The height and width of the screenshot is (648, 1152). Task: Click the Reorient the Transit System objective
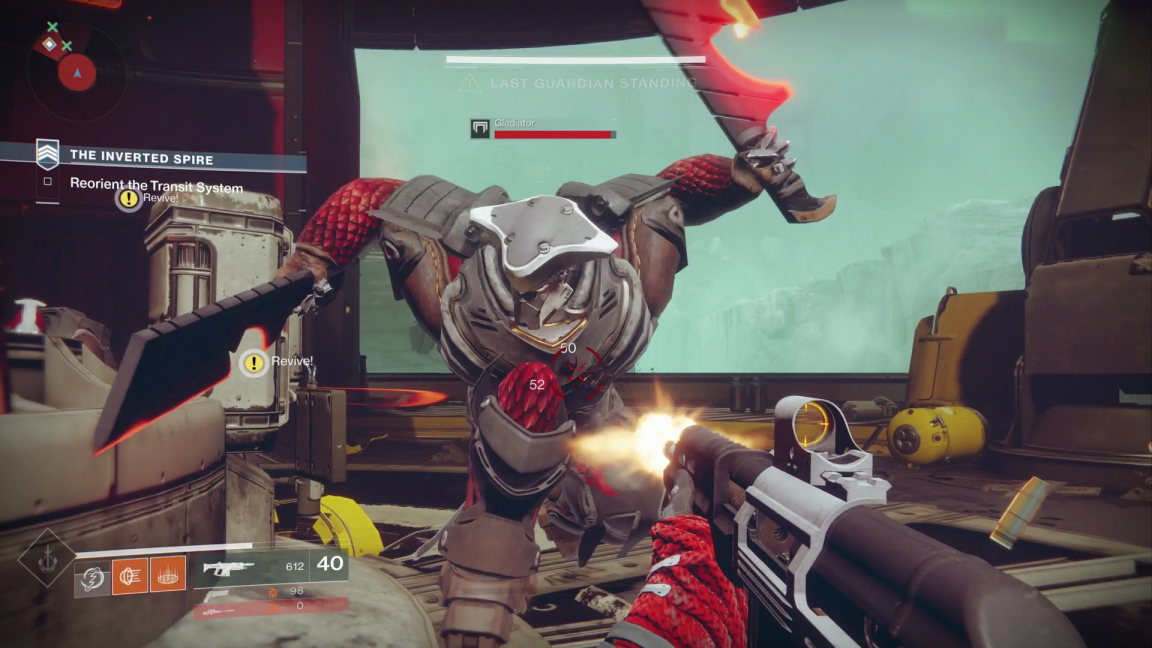(x=156, y=186)
